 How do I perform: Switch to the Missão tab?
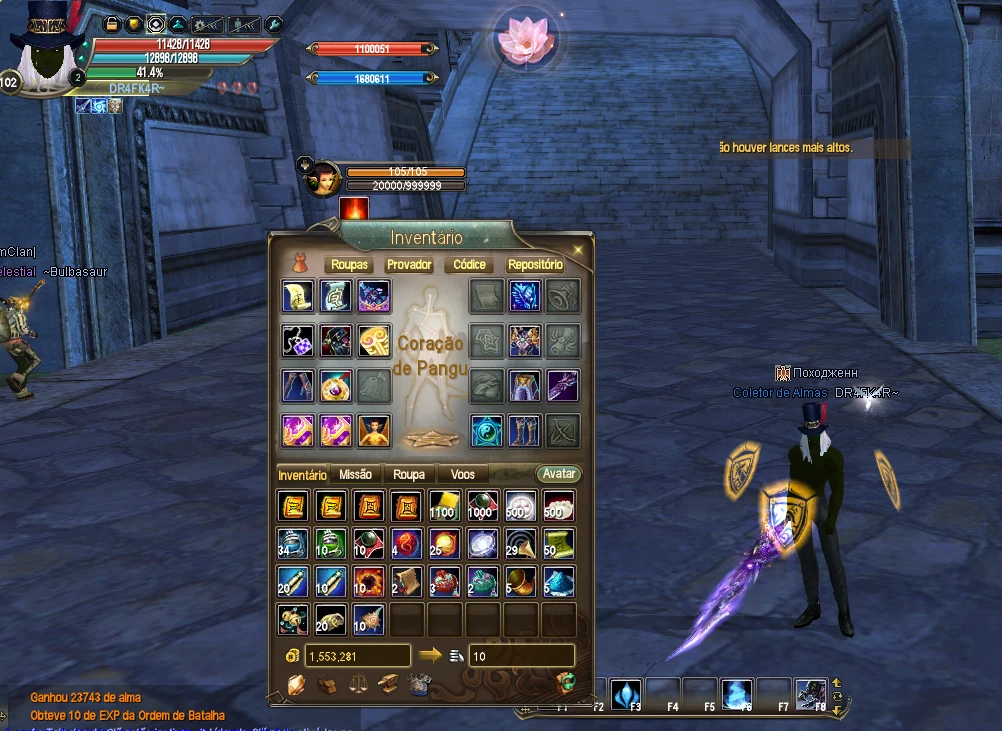click(355, 475)
